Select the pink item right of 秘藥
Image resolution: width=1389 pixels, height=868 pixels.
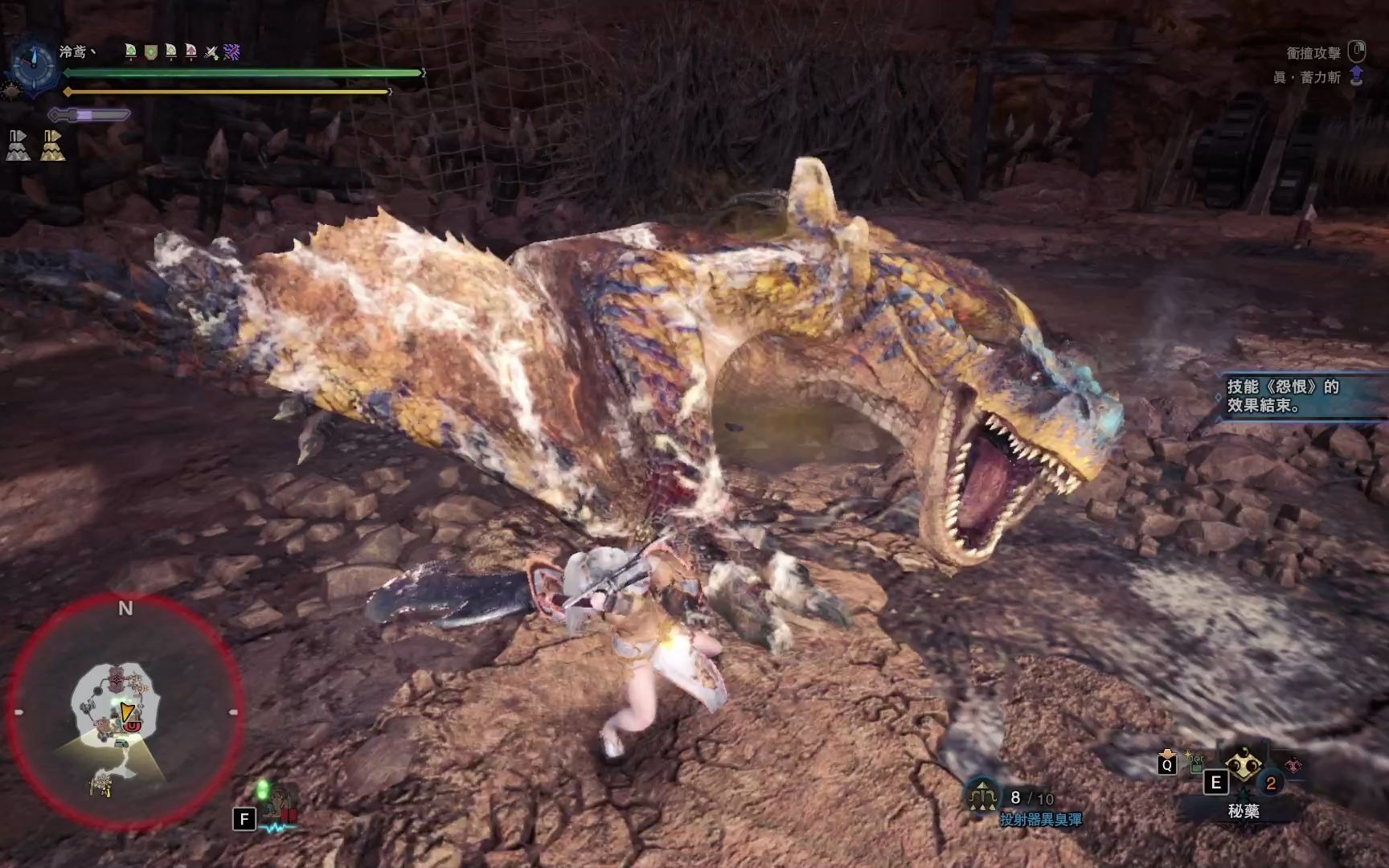click(1293, 766)
